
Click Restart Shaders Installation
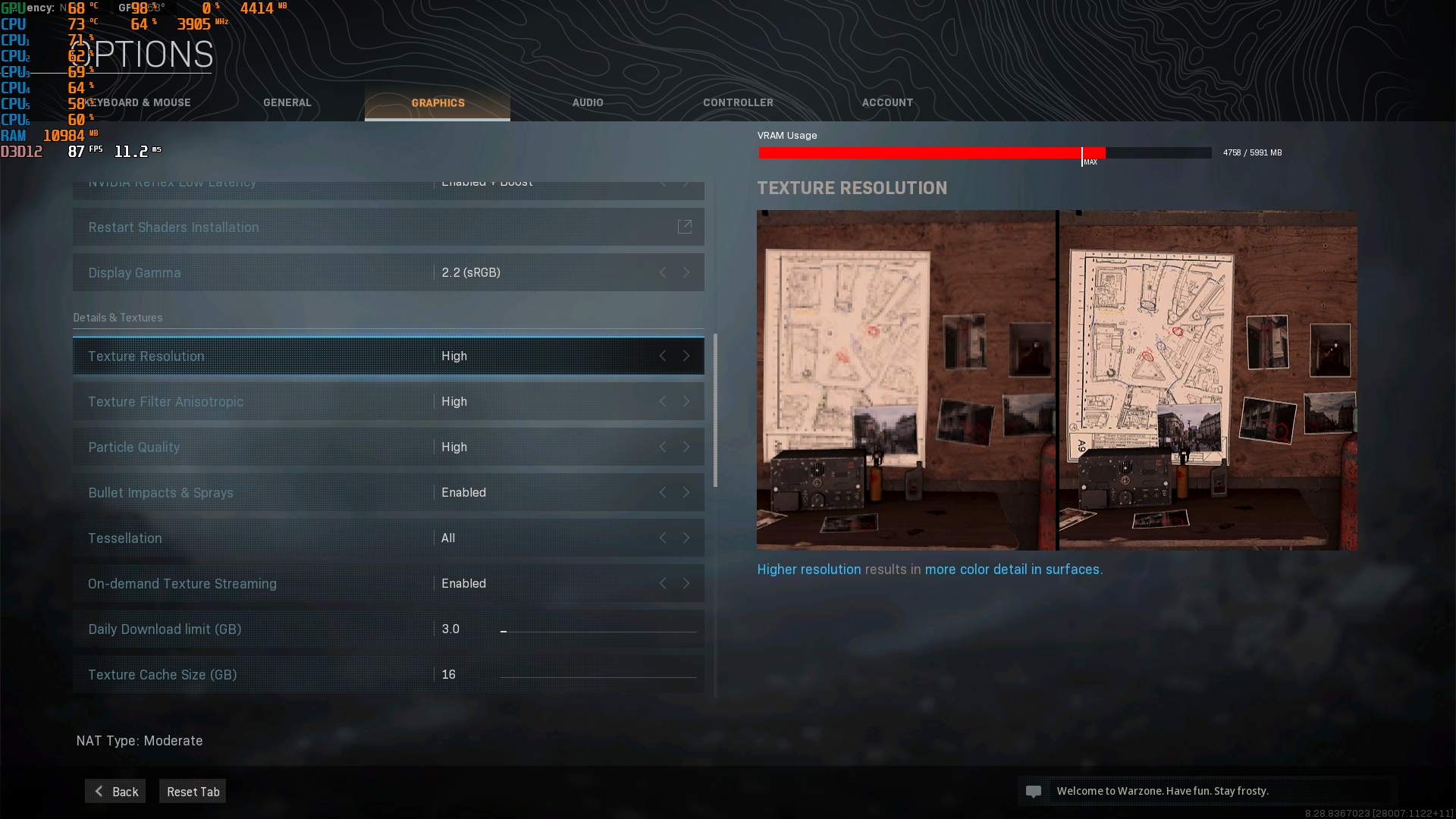tap(388, 227)
